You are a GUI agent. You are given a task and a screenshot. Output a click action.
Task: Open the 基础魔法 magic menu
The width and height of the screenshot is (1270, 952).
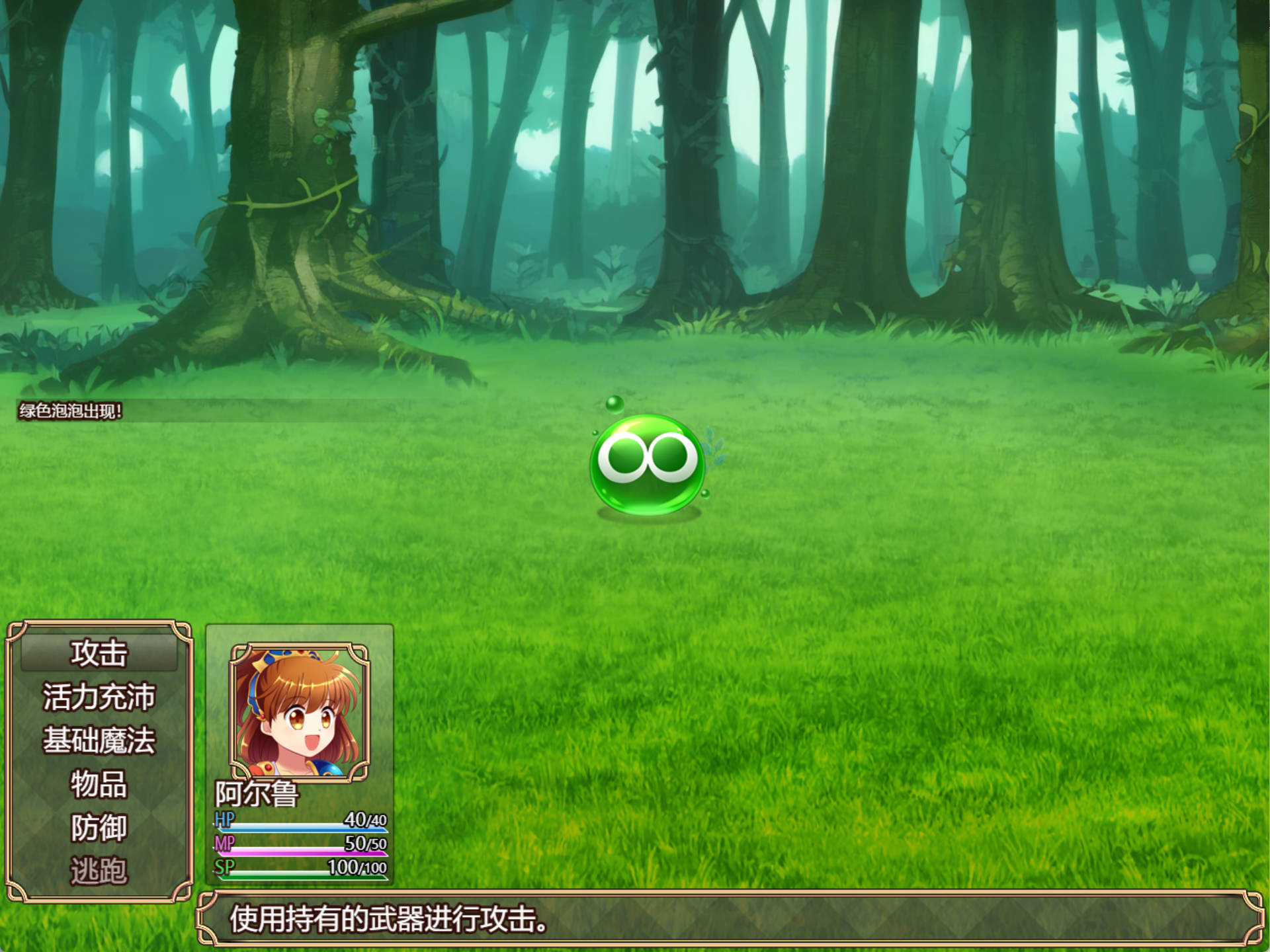click(x=101, y=740)
